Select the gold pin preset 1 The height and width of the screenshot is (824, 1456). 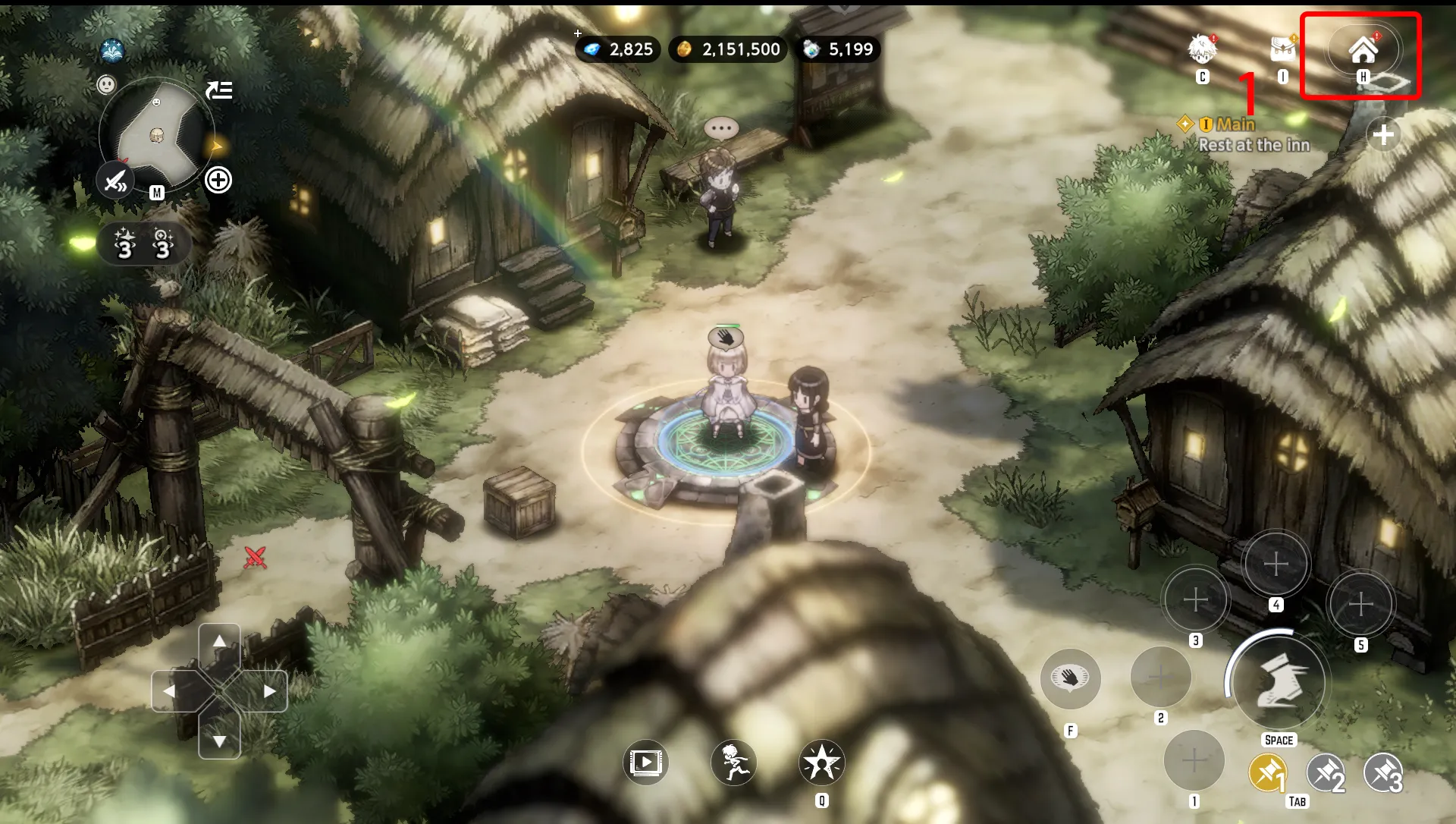point(1267,774)
